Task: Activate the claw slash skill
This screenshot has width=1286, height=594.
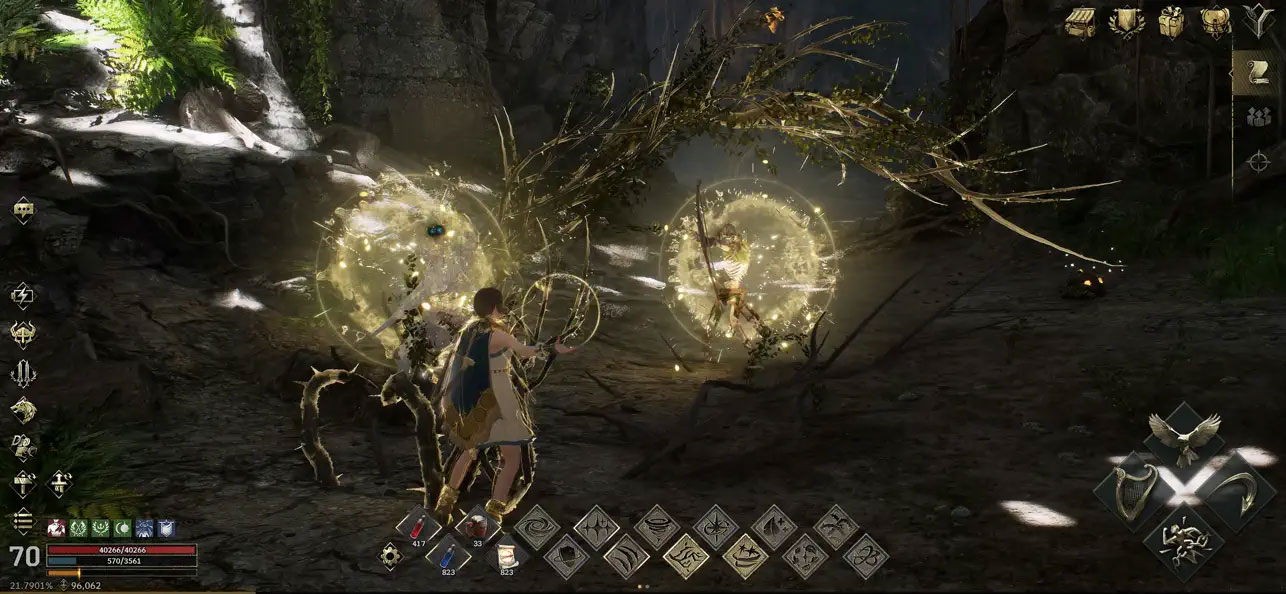Action: [x=627, y=555]
